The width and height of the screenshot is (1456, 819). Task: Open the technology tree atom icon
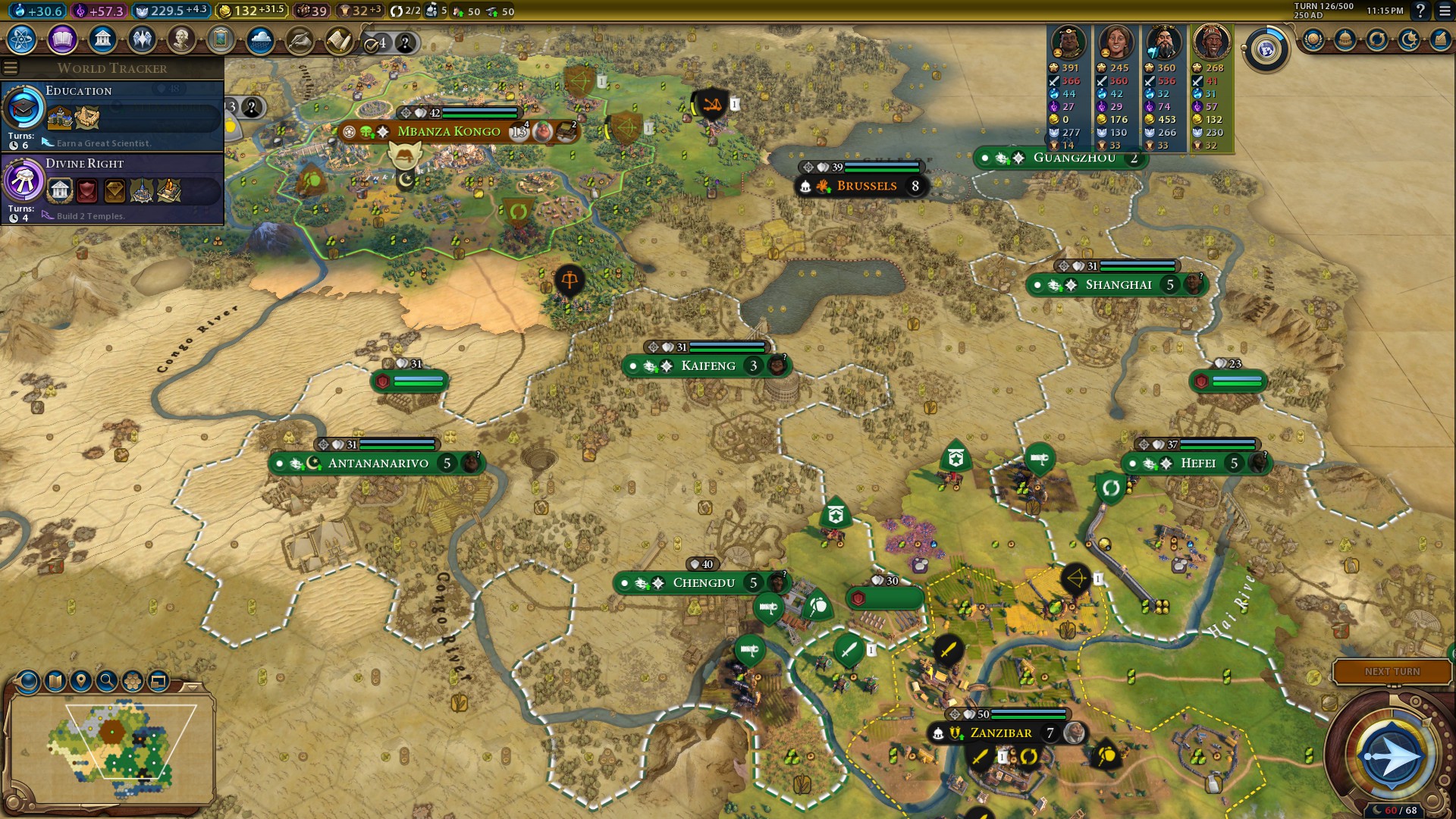(x=22, y=39)
